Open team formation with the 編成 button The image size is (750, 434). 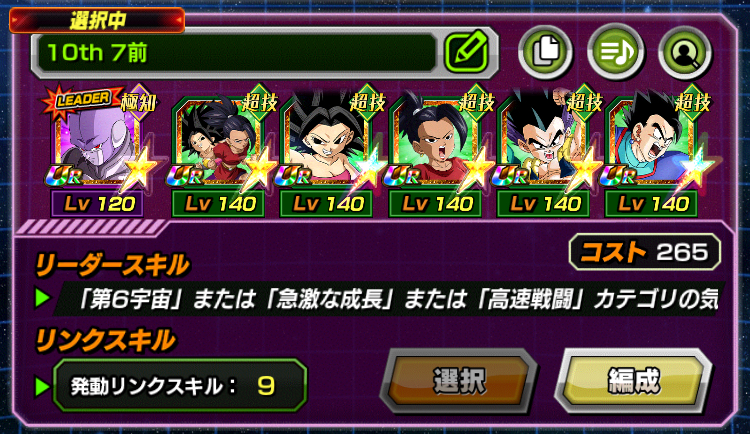[x=632, y=381]
